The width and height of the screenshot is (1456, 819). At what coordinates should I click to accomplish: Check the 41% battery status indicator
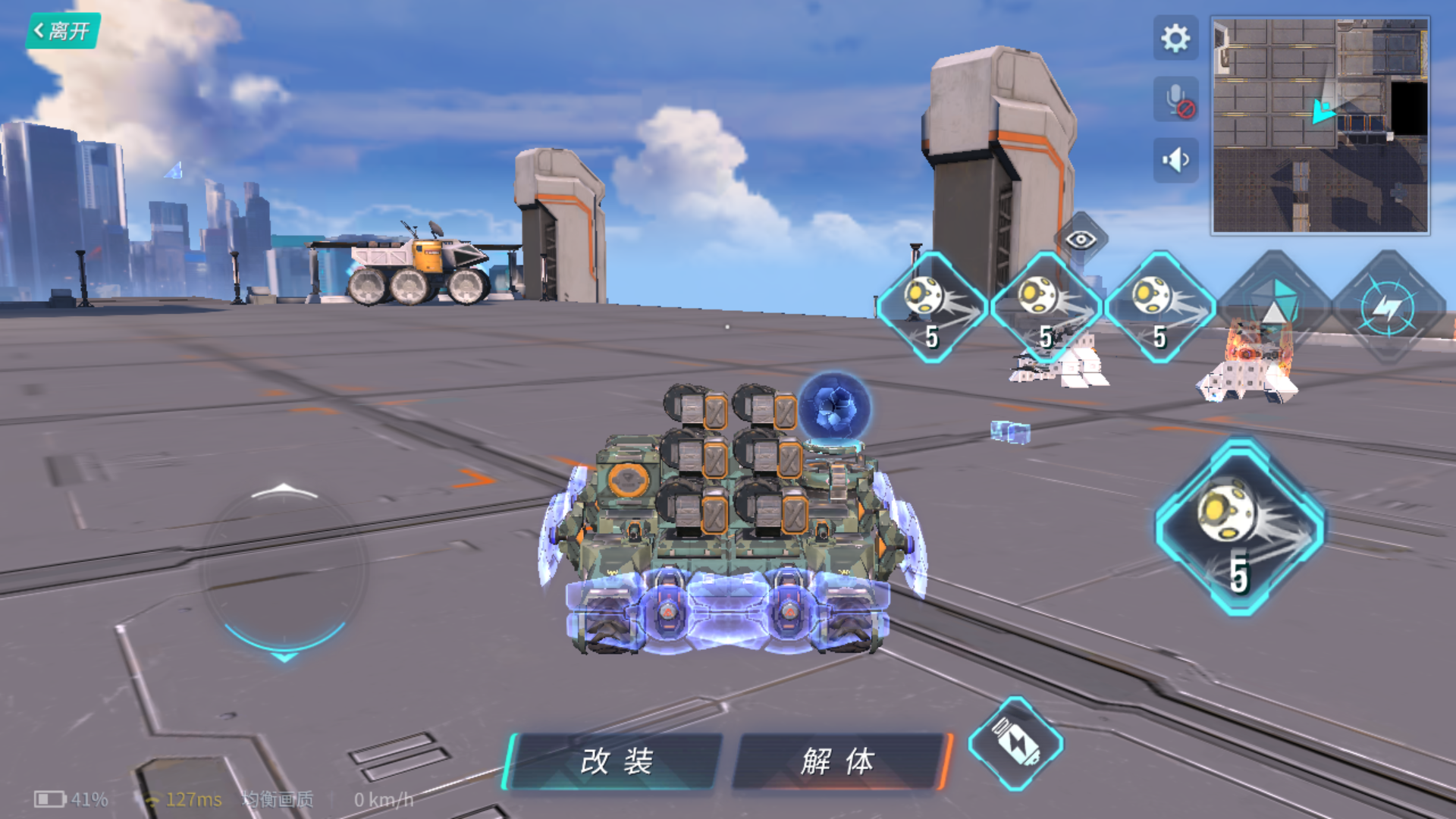coord(72,799)
